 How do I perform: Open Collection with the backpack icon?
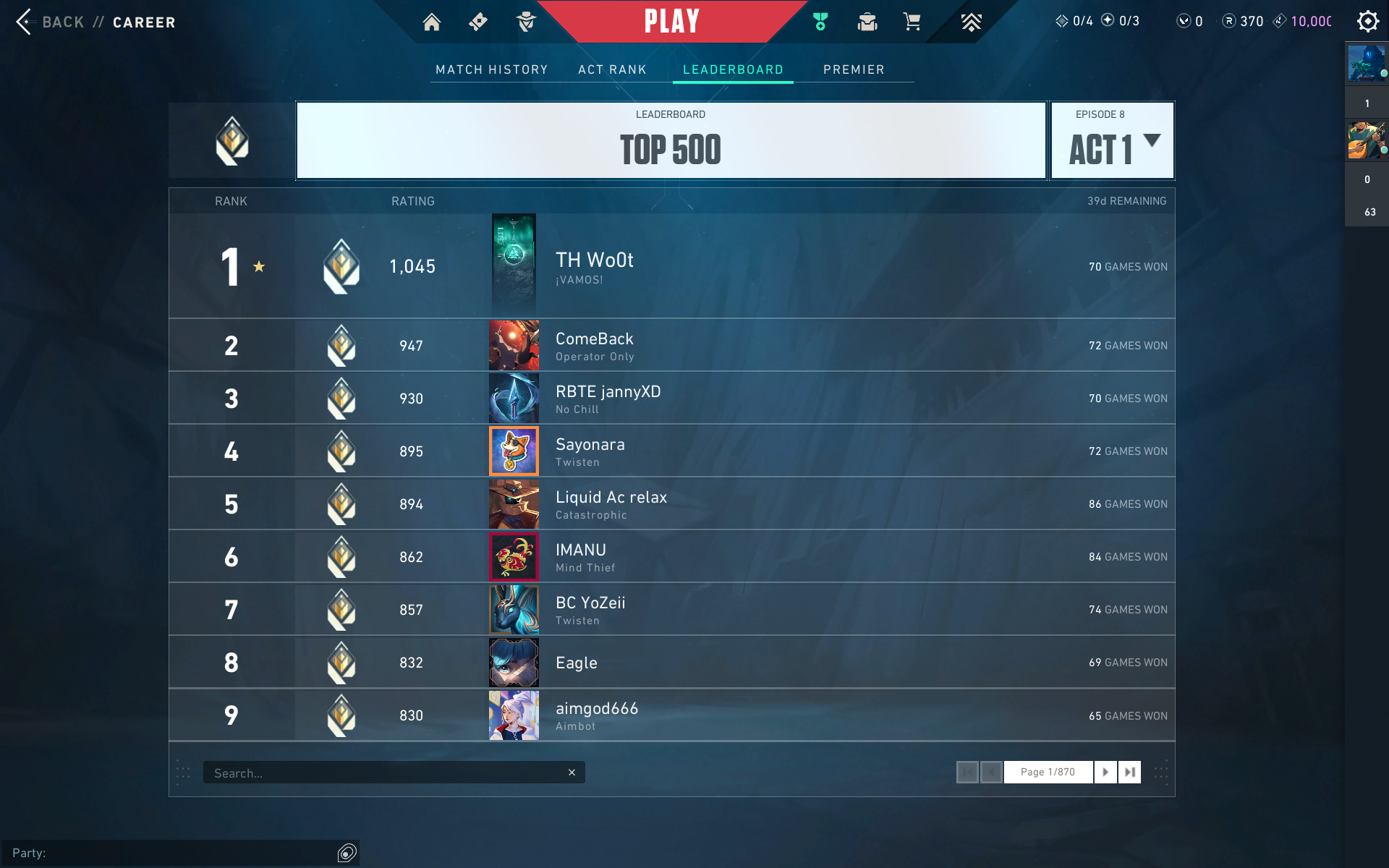click(x=867, y=22)
